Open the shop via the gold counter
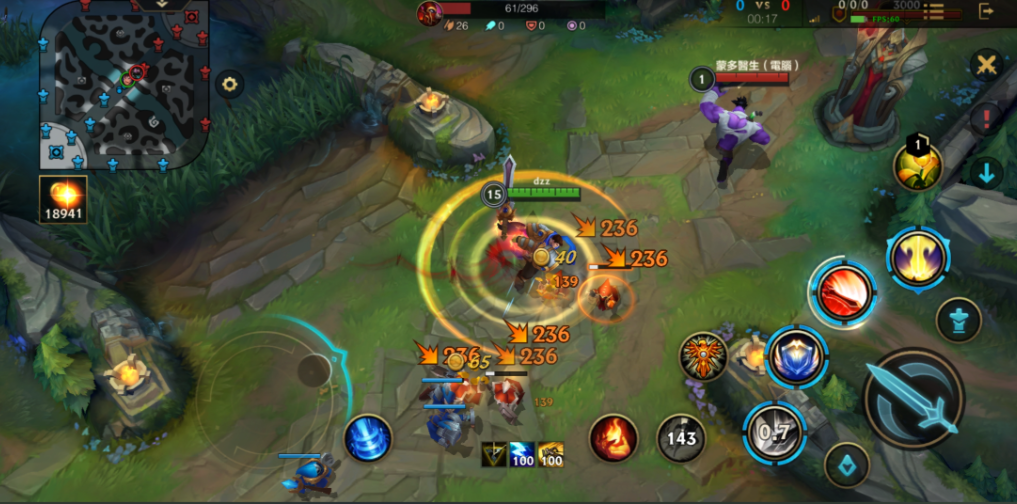 [63, 199]
